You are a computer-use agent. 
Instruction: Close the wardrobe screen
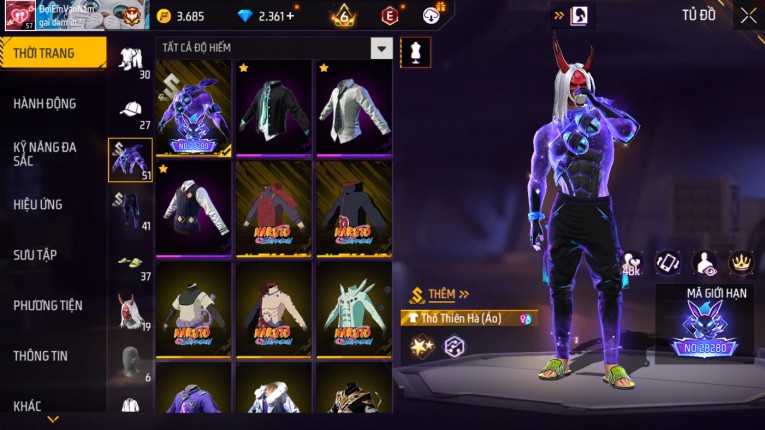point(748,15)
